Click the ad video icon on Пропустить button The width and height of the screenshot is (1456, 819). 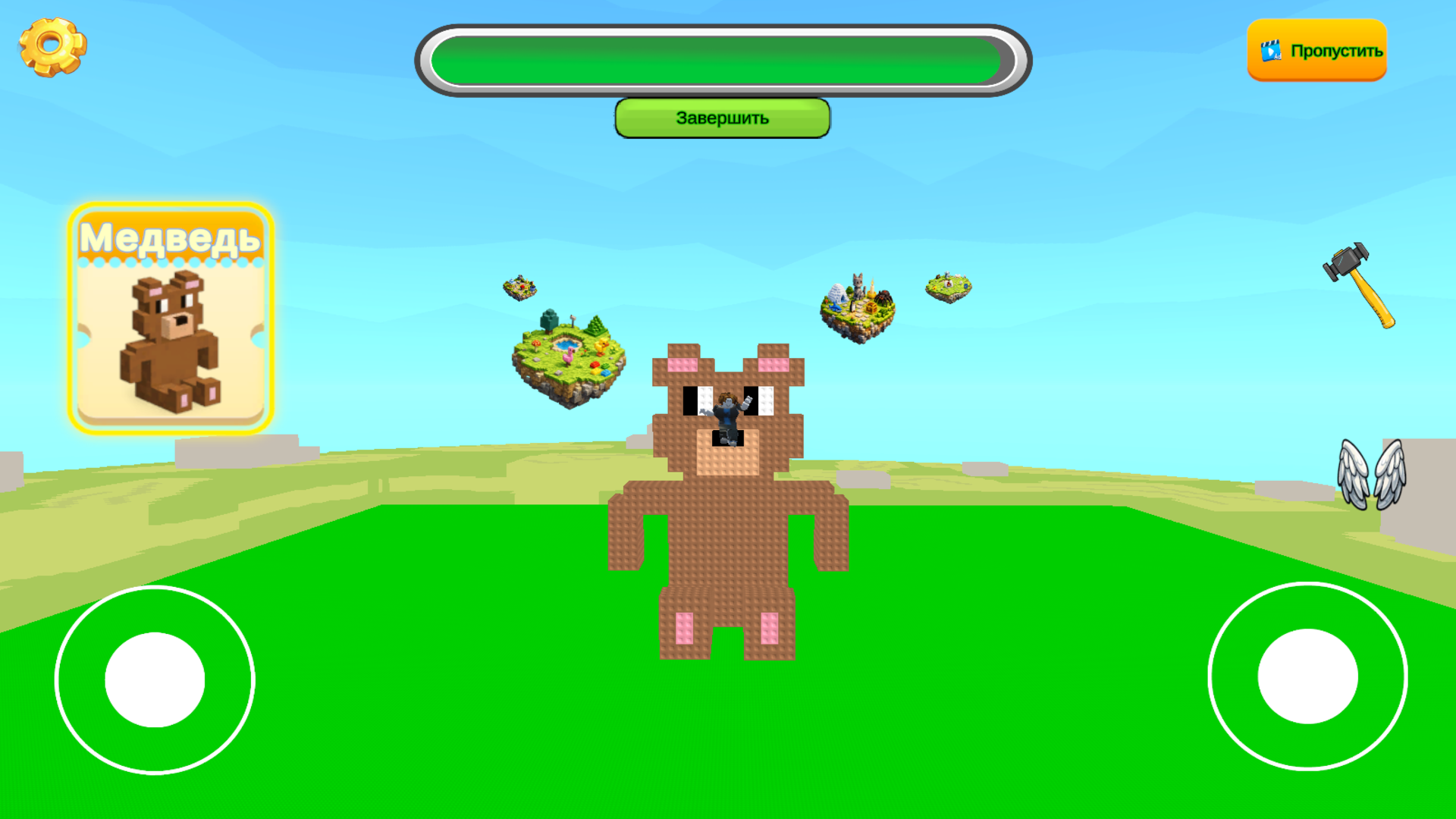coord(1270,52)
